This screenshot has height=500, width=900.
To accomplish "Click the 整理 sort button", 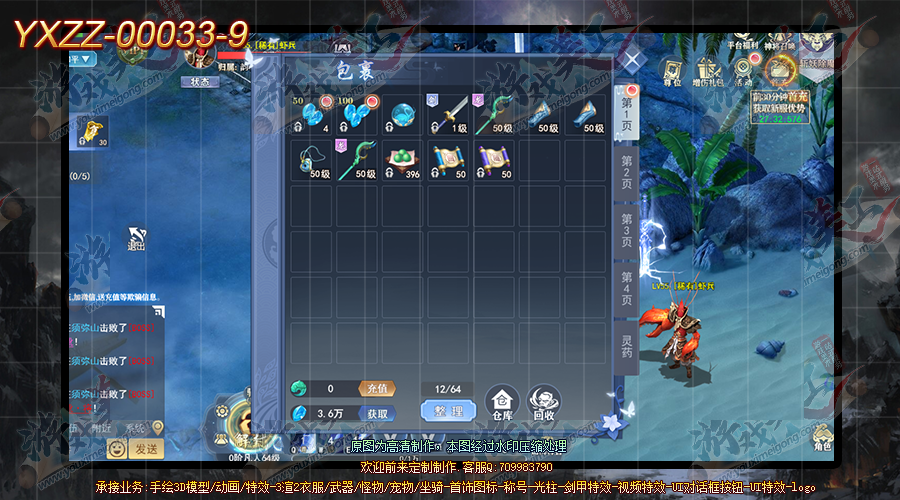I will [447, 411].
